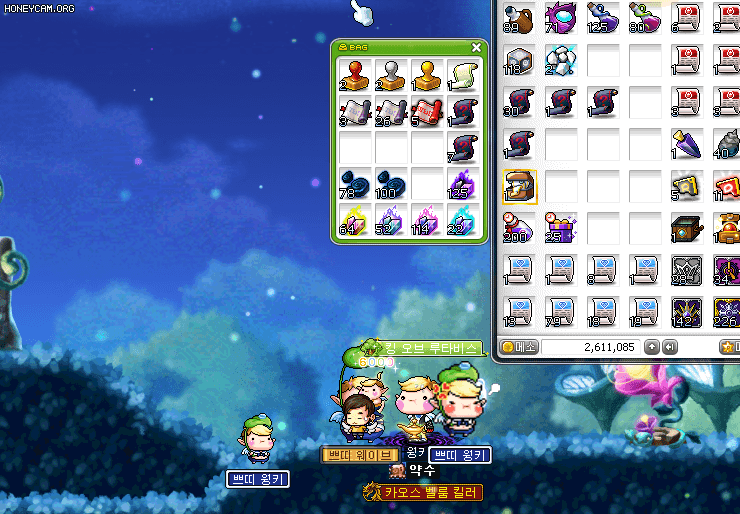The image size is (740, 514).
Task: Select the silver cube stack of 118
Action: pos(520,61)
